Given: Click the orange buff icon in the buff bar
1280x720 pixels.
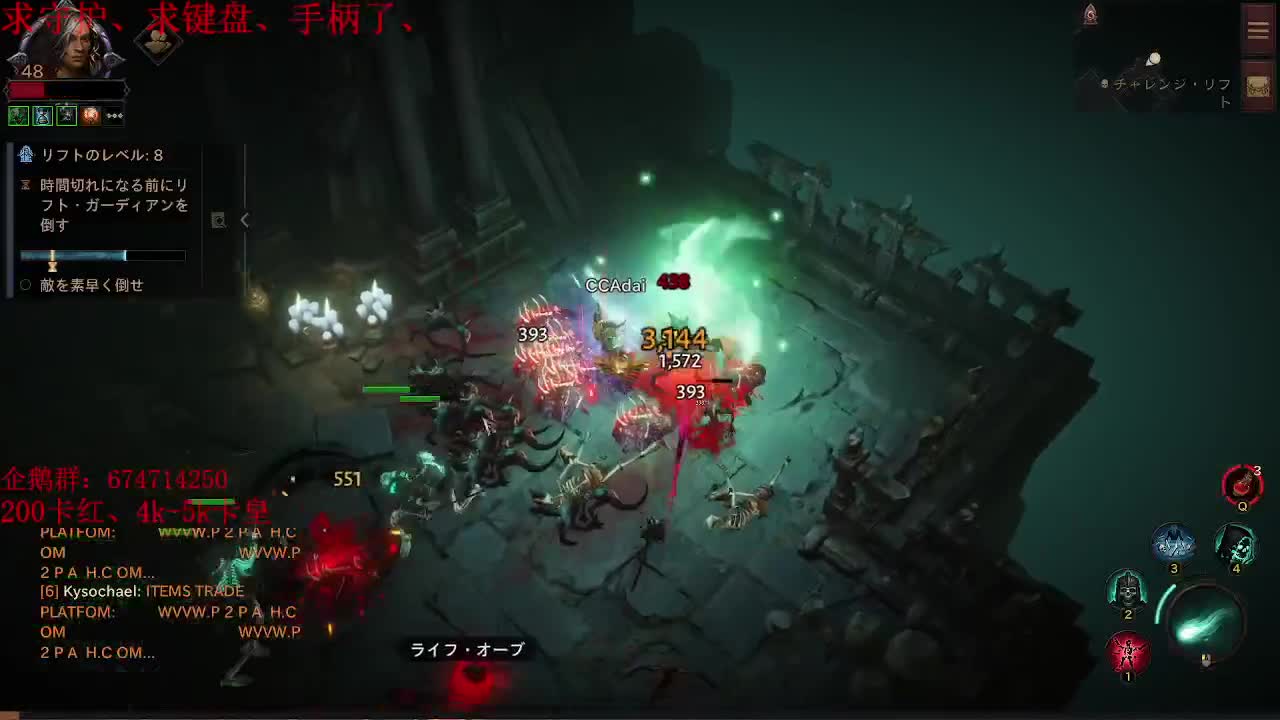Looking at the screenshot, I should tap(90, 116).
